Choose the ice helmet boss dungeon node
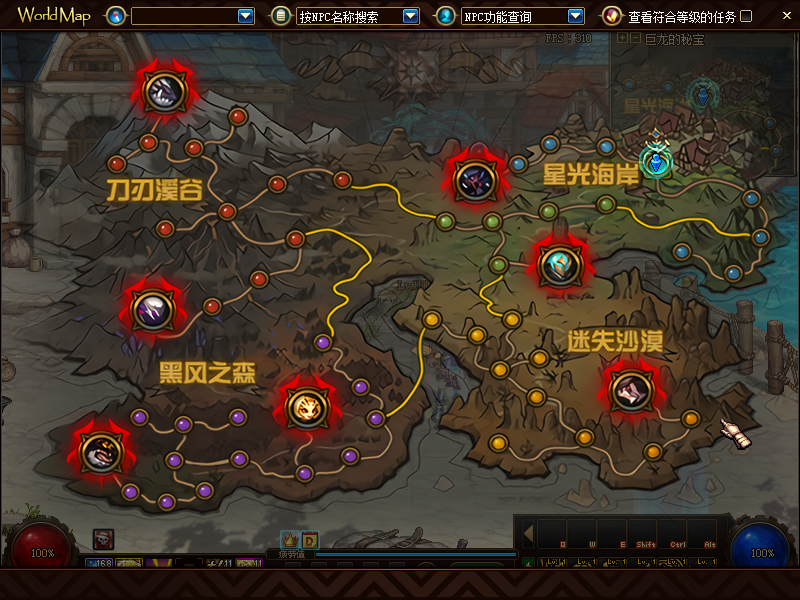Screen dimensions: 800x600 click(x=557, y=264)
